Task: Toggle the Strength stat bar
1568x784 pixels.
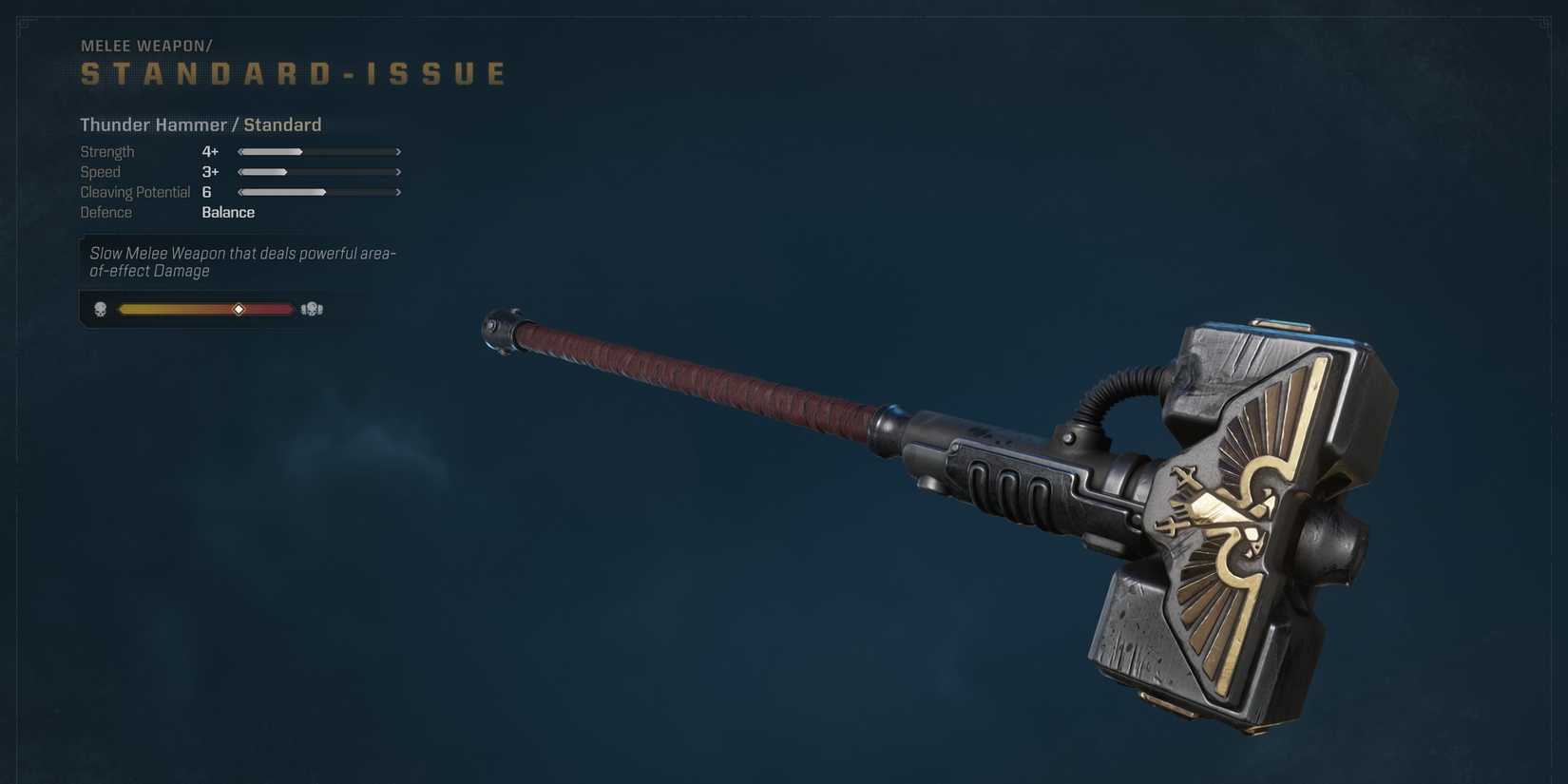Action: [318, 151]
